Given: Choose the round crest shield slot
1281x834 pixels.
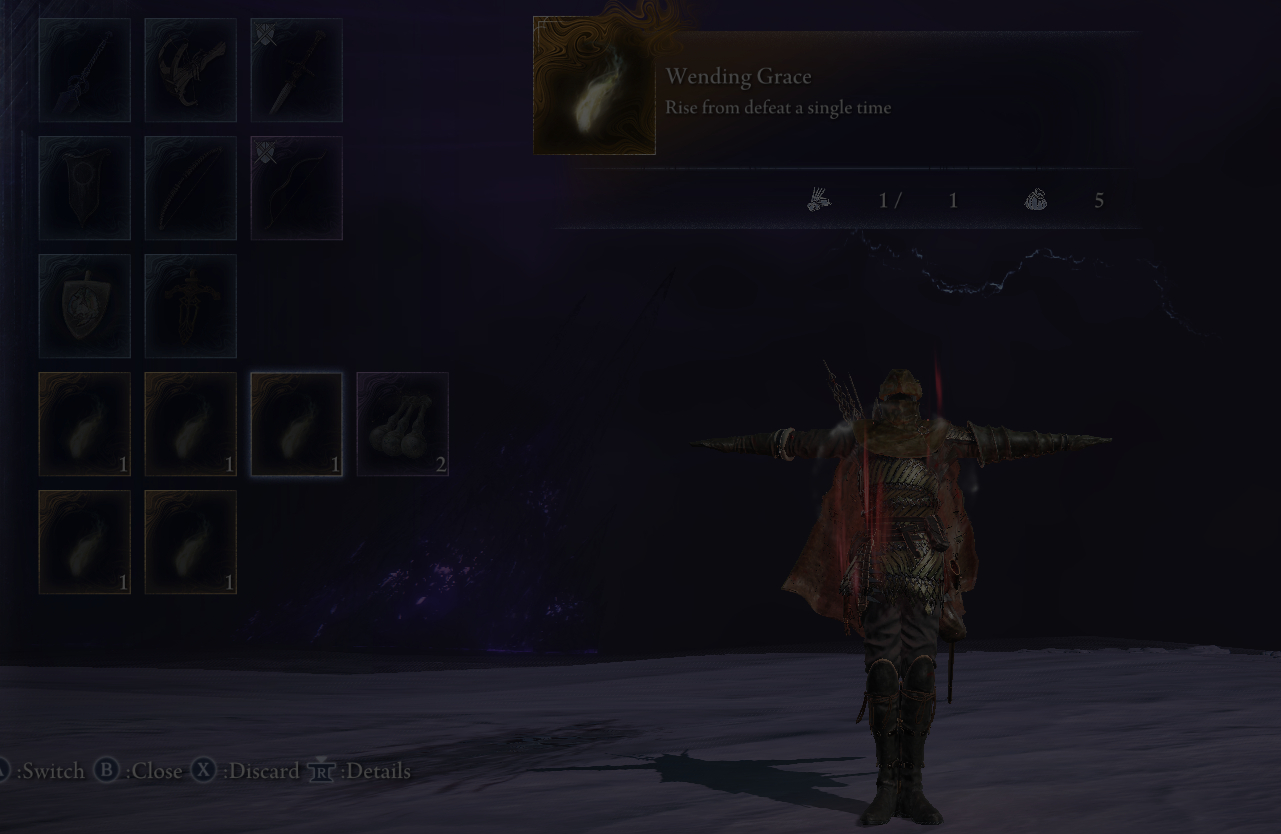Looking at the screenshot, I should coord(85,306).
